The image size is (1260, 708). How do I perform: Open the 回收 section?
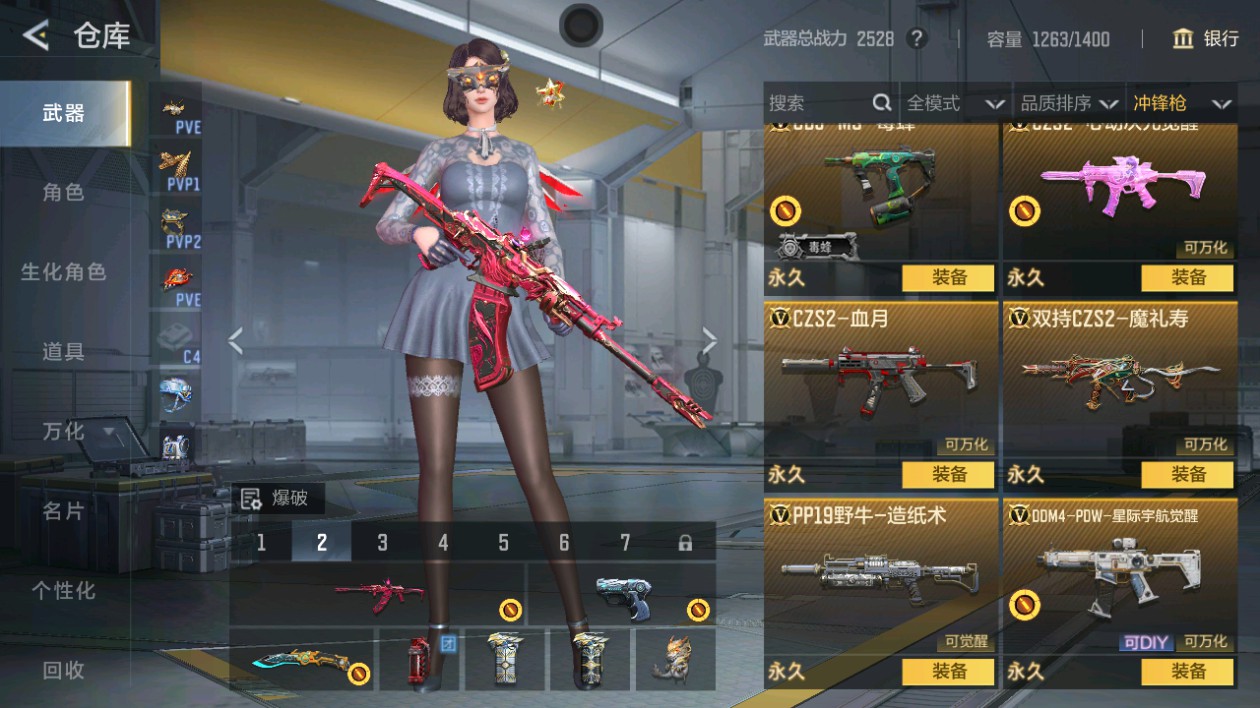point(64,671)
